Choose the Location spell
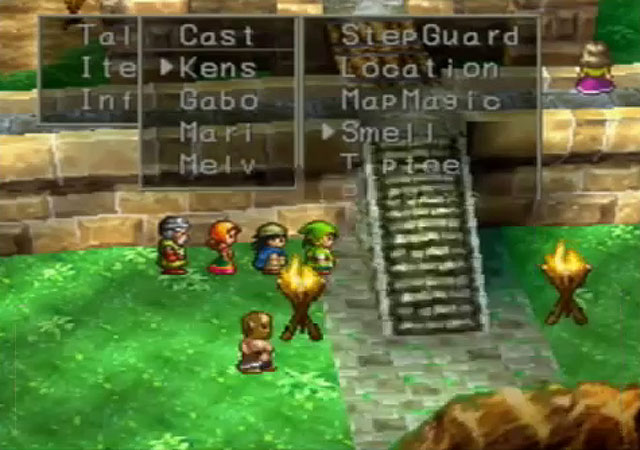 419,68
